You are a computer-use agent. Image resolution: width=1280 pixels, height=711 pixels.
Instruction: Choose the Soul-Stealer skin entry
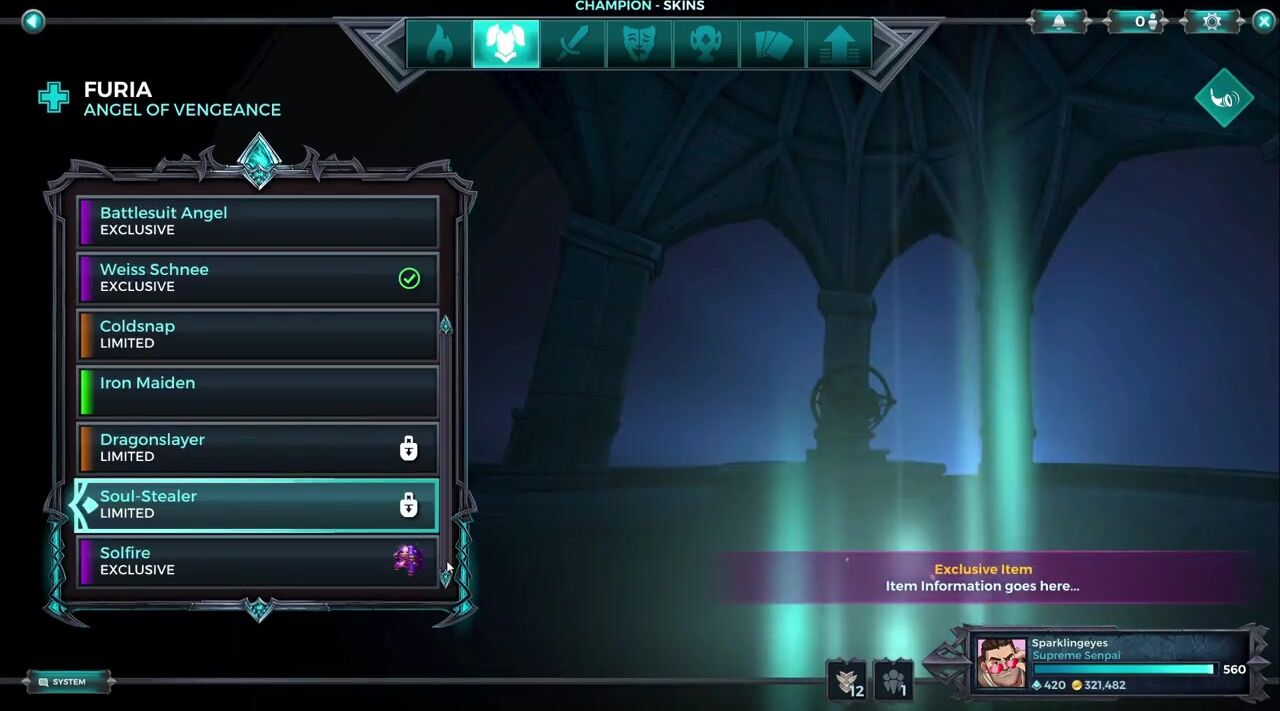(x=258, y=504)
